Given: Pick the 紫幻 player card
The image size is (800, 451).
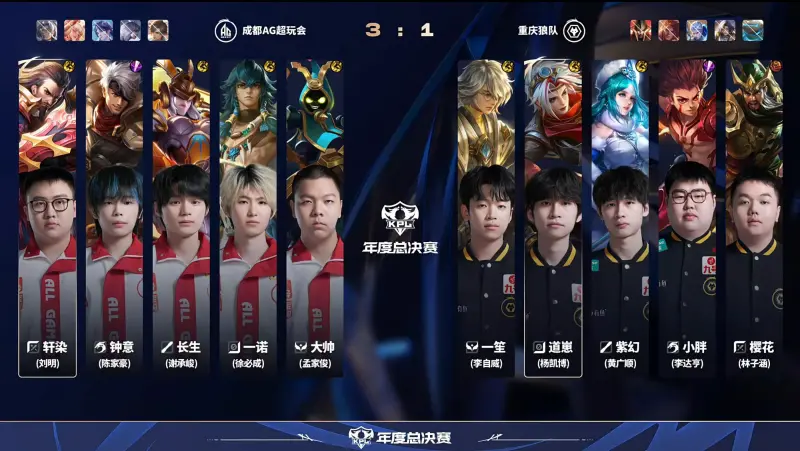Looking at the screenshot, I should point(620,218).
